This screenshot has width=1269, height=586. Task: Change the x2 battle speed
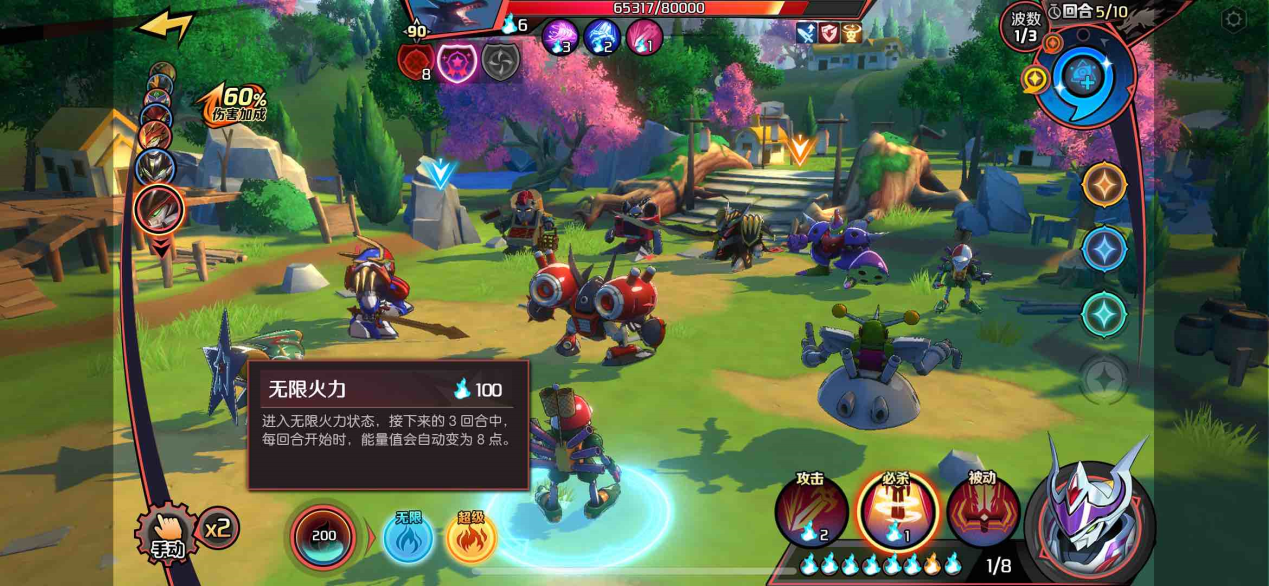click(x=219, y=527)
